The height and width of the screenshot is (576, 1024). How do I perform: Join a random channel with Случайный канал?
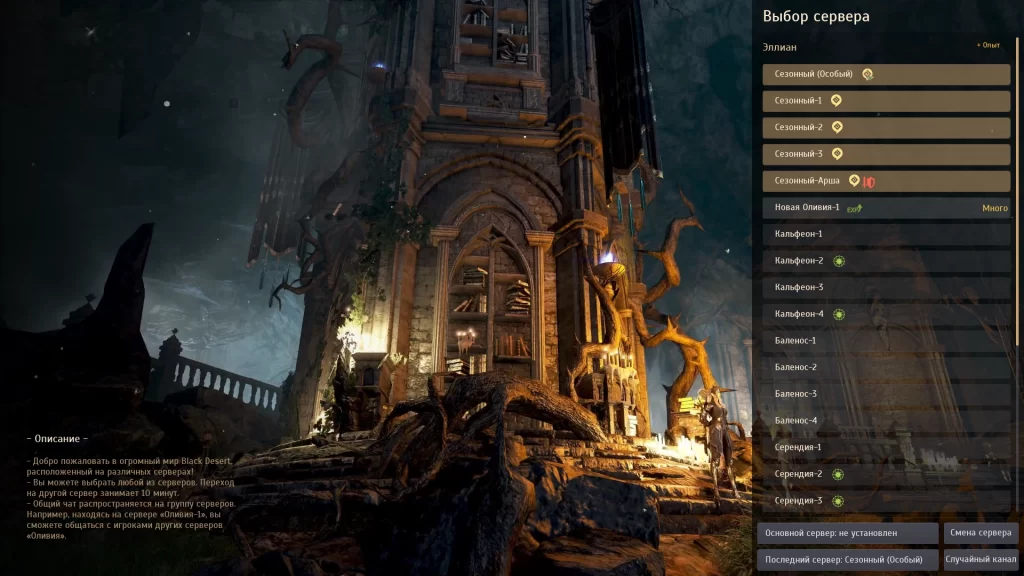click(x=981, y=559)
